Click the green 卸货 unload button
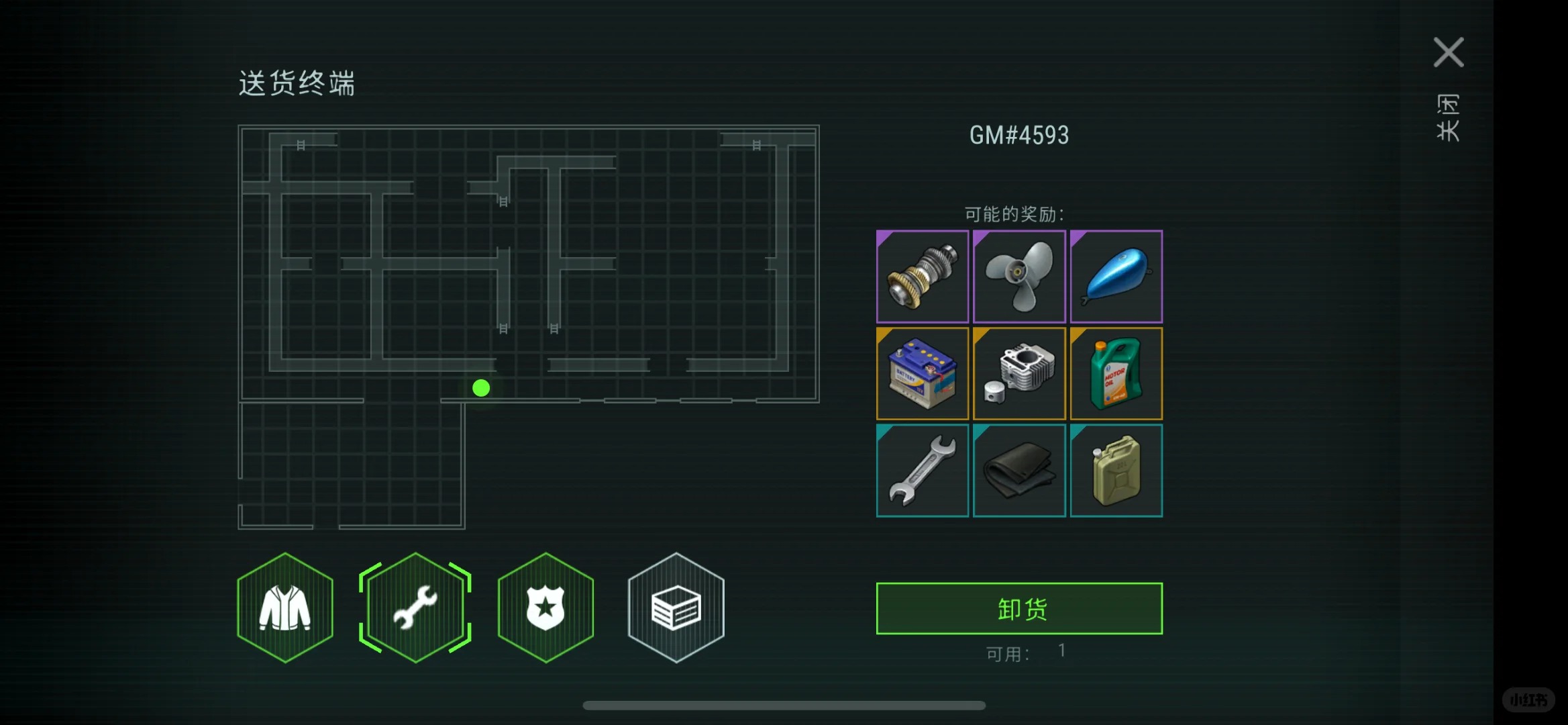 [x=1018, y=608]
